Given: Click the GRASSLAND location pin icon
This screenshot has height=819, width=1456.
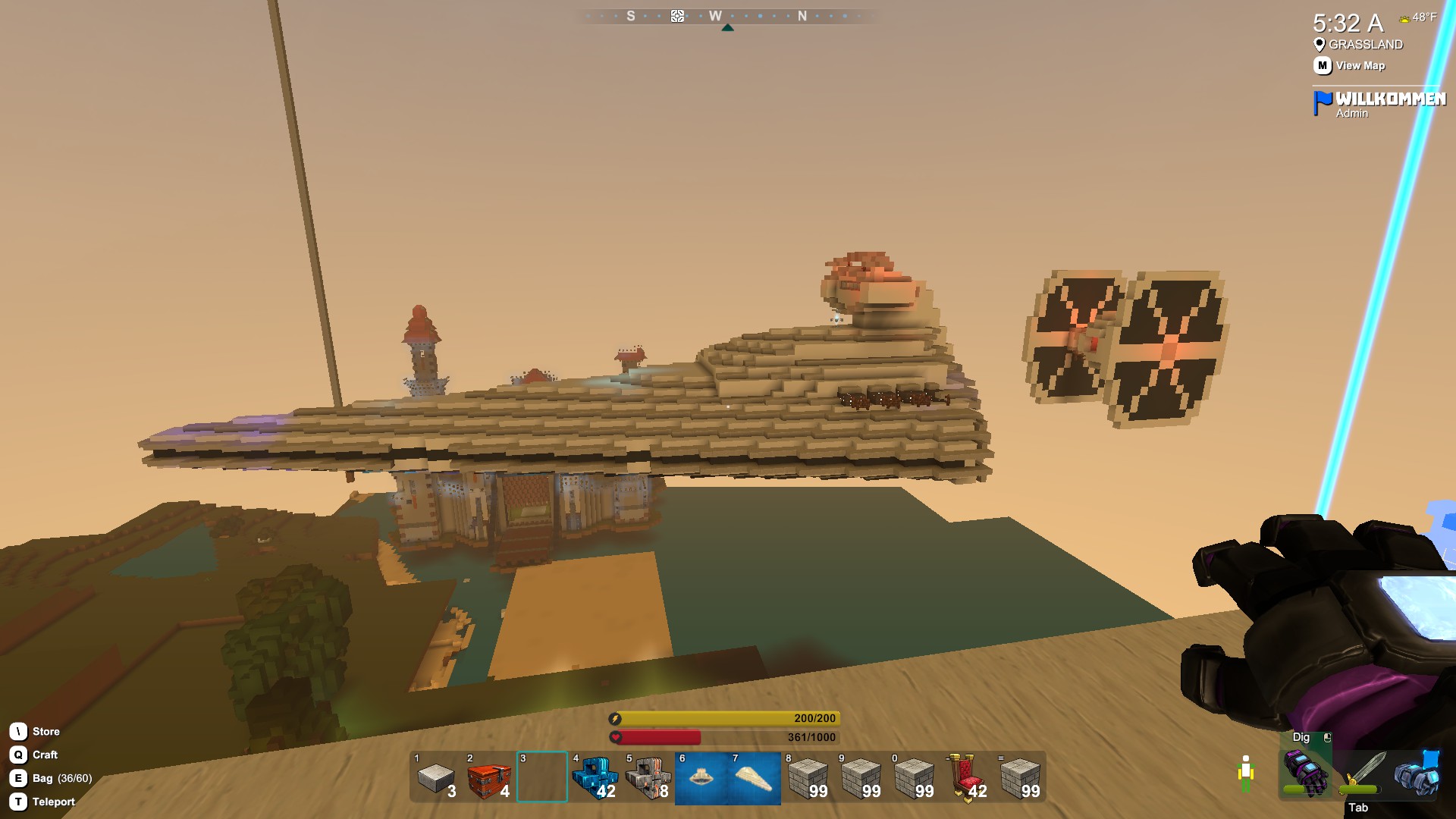Looking at the screenshot, I should (1319, 45).
